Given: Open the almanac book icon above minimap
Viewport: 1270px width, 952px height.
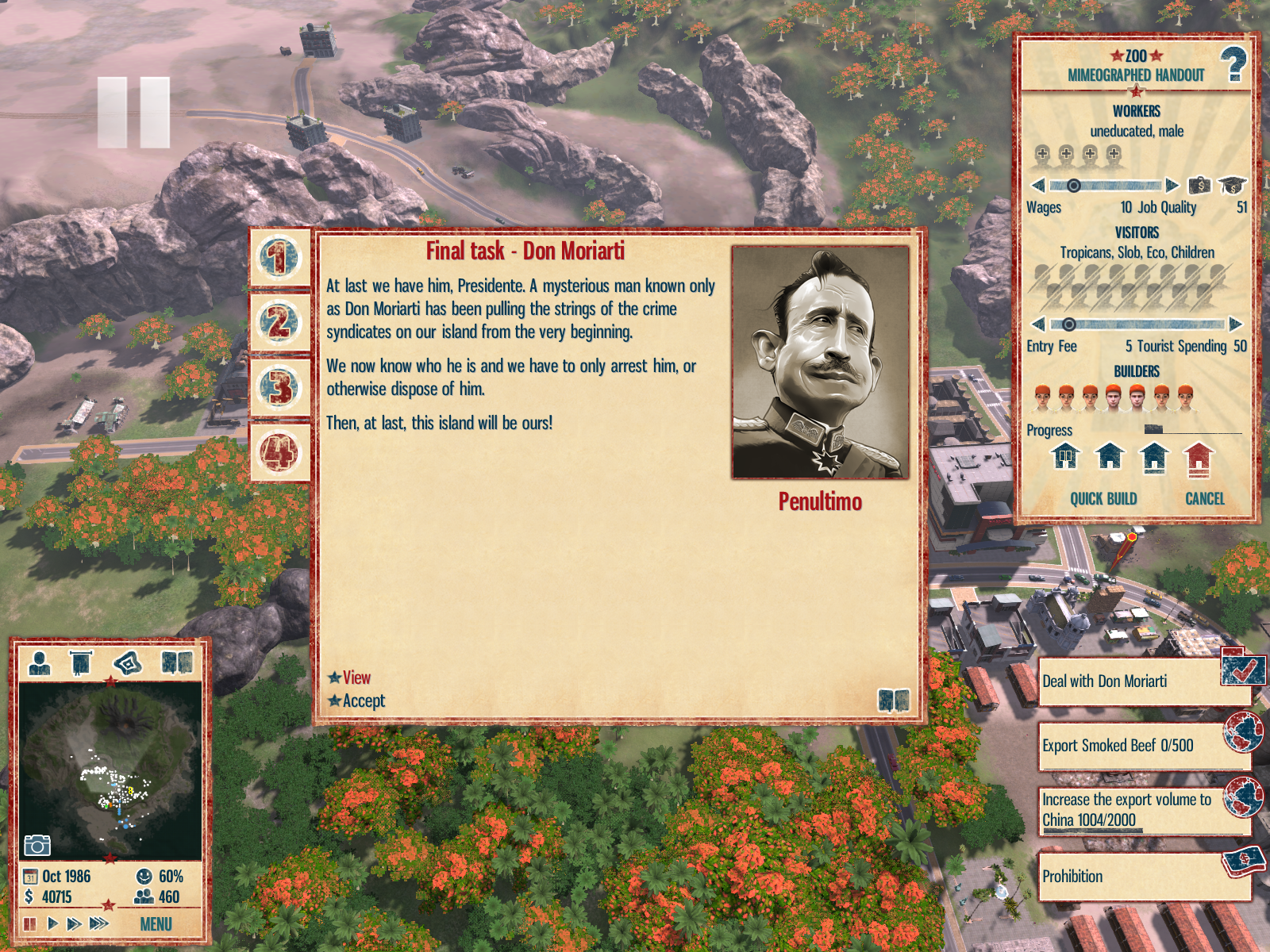Looking at the screenshot, I should coord(177,663).
